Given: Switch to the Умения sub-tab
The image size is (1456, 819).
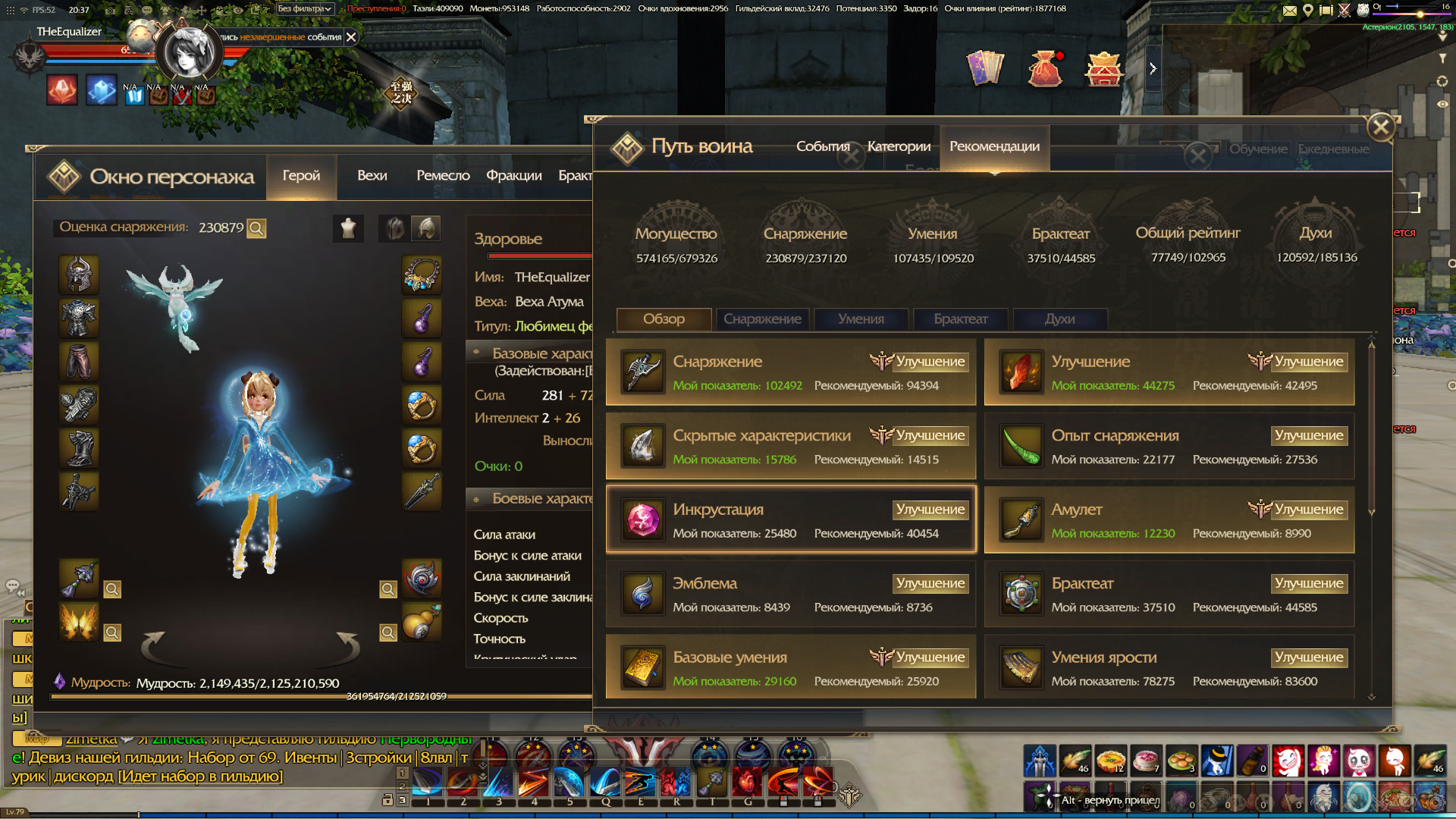Looking at the screenshot, I should point(861,319).
